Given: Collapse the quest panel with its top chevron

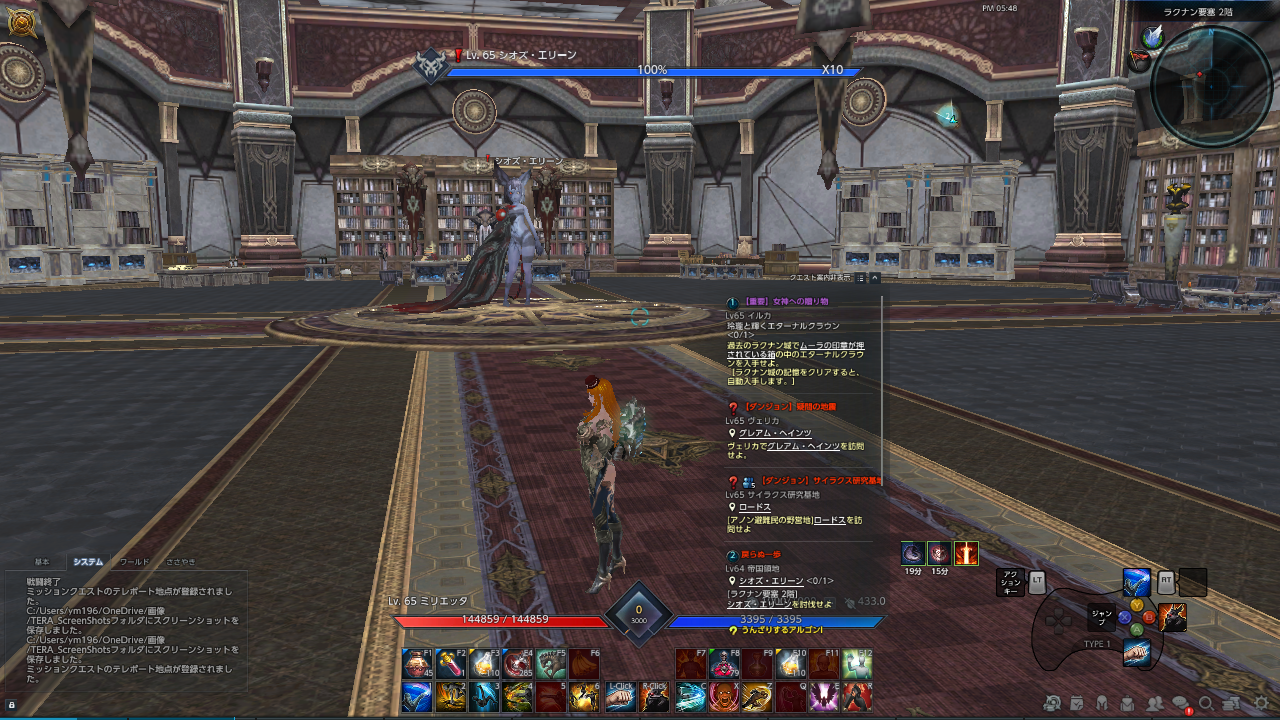Looking at the screenshot, I should (x=875, y=278).
